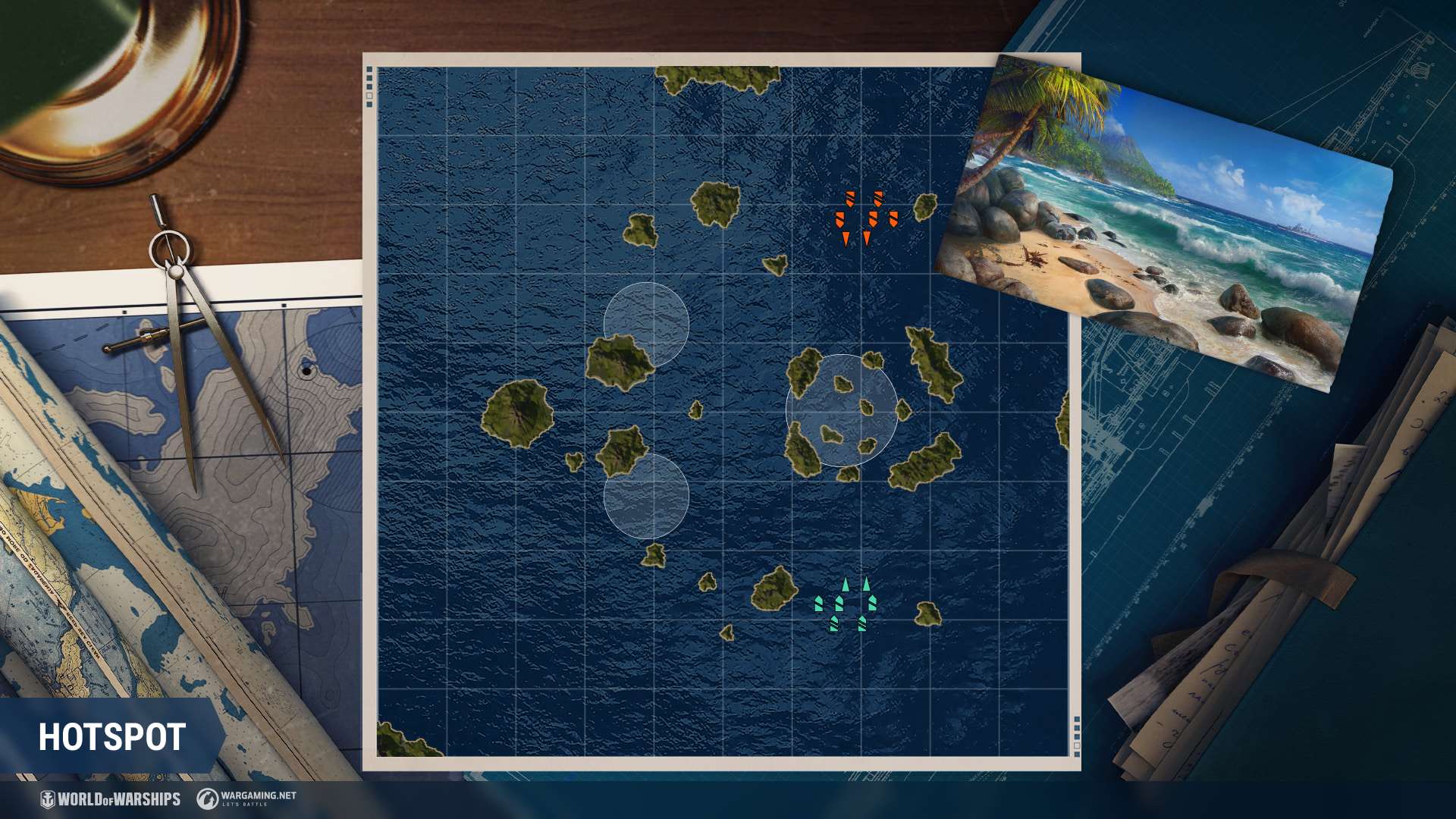Viewport: 1456px width, 819px height.
Task: Click the teal team spawn markers
Action: click(846, 606)
